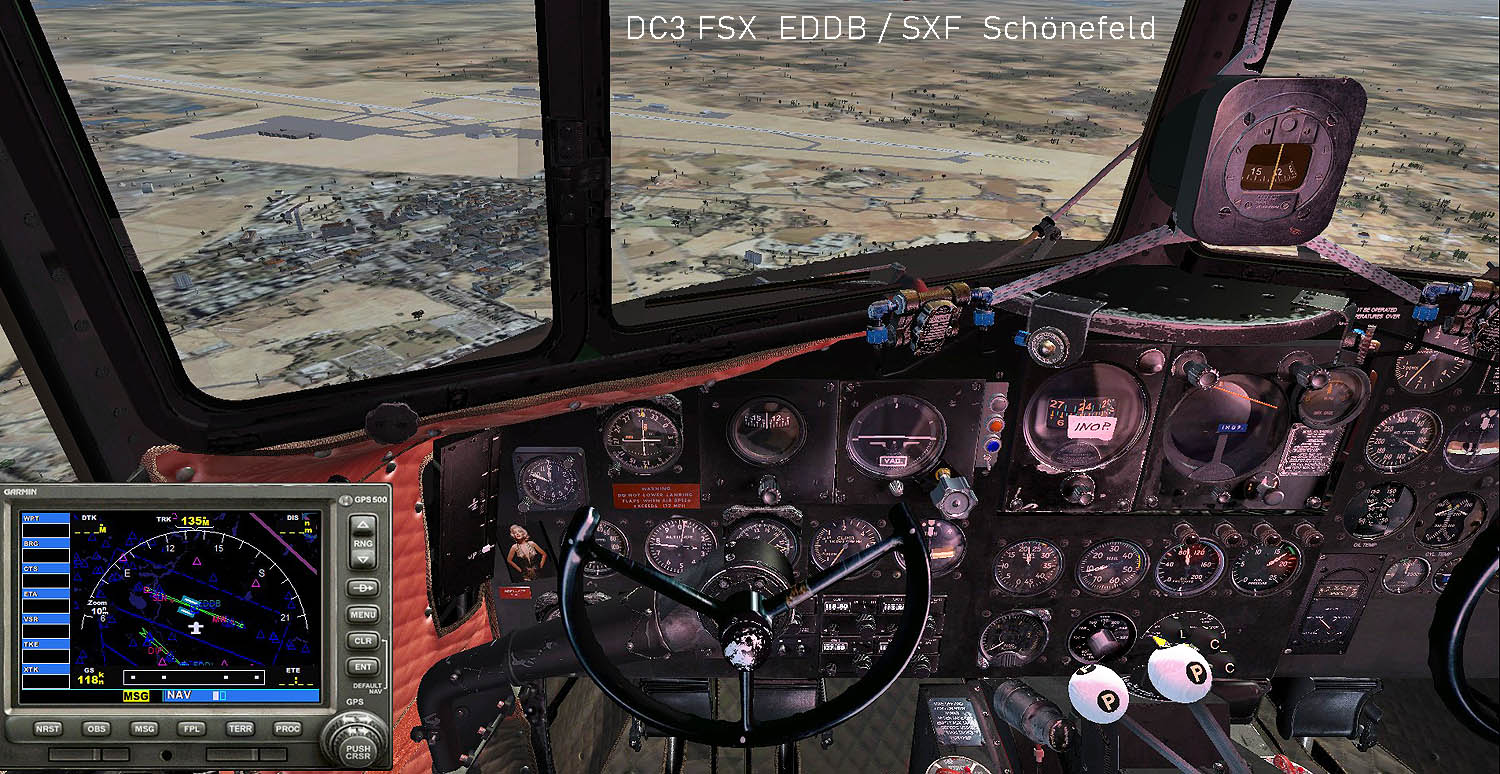This screenshot has width=1500, height=774.
Task: Toggle the OBS button on the GPS
Action: pos(96,729)
